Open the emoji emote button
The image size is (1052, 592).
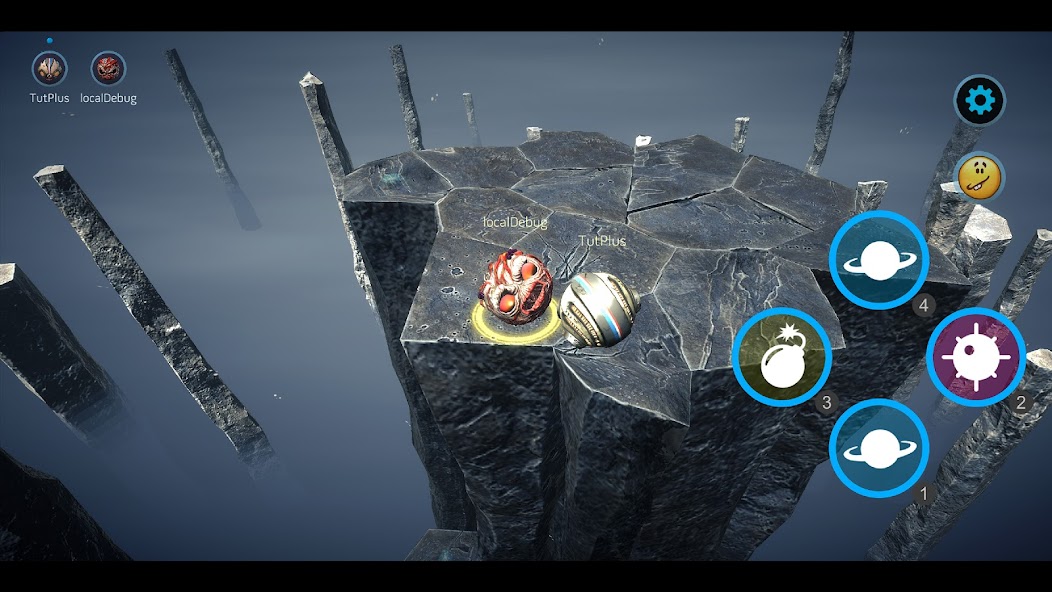[x=979, y=178]
